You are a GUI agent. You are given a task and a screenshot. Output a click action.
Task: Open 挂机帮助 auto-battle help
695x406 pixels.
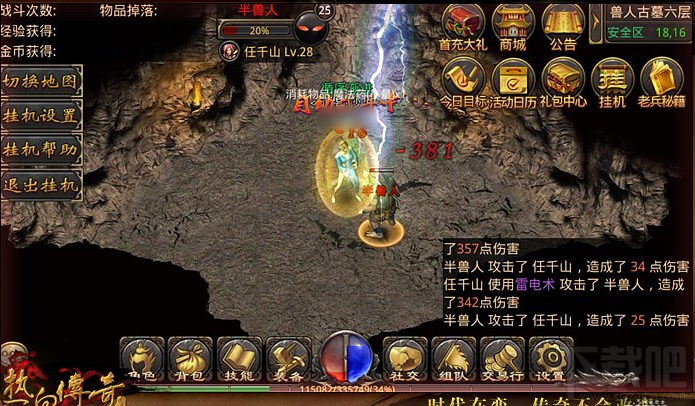(40, 150)
